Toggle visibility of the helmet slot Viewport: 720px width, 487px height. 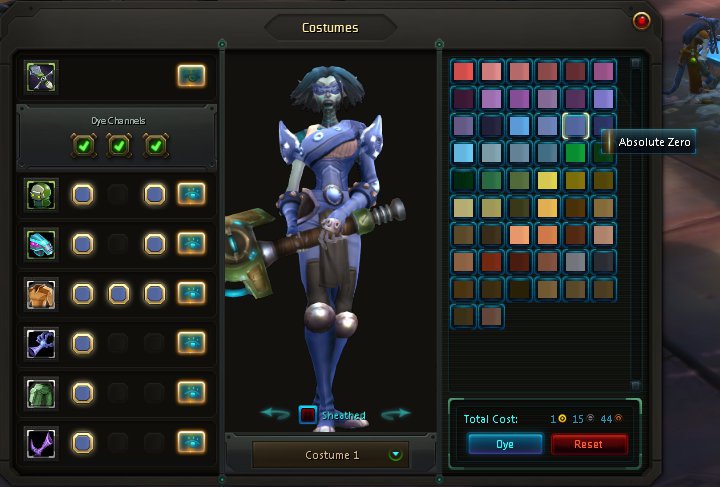(191, 194)
